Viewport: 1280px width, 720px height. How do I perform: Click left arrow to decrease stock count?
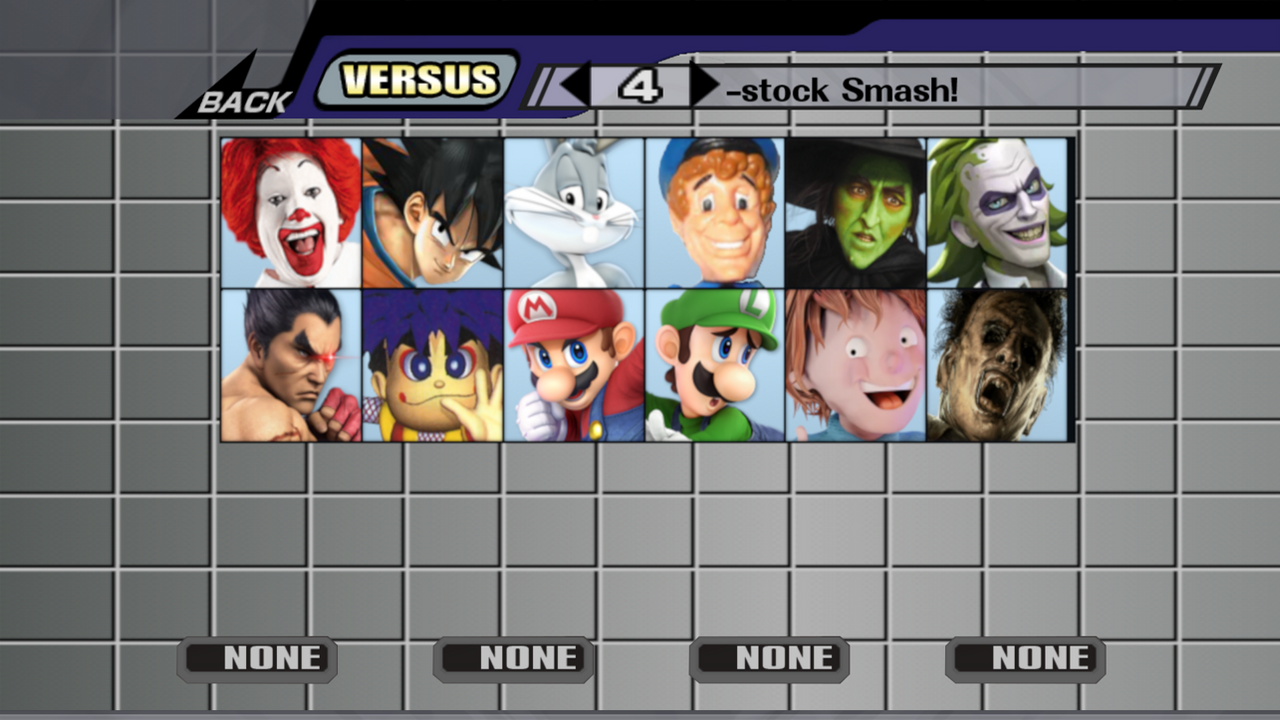pos(575,84)
